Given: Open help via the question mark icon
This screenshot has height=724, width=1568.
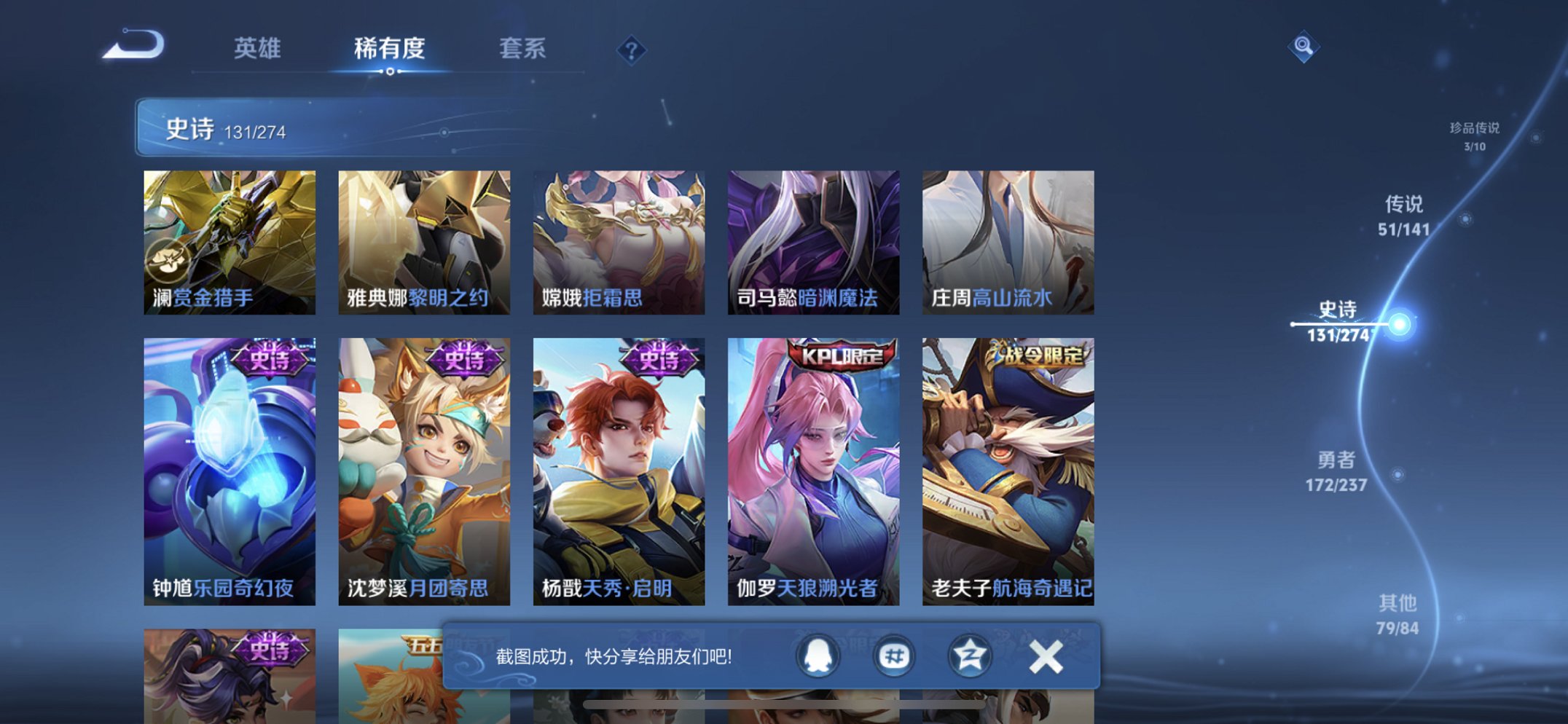Looking at the screenshot, I should point(631,50).
